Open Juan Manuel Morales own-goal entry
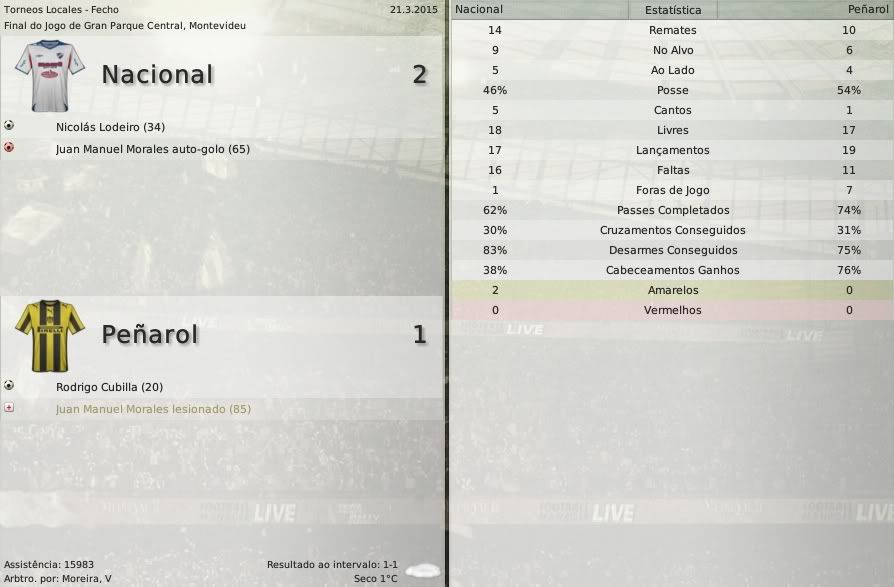This screenshot has width=894, height=587. tap(153, 149)
